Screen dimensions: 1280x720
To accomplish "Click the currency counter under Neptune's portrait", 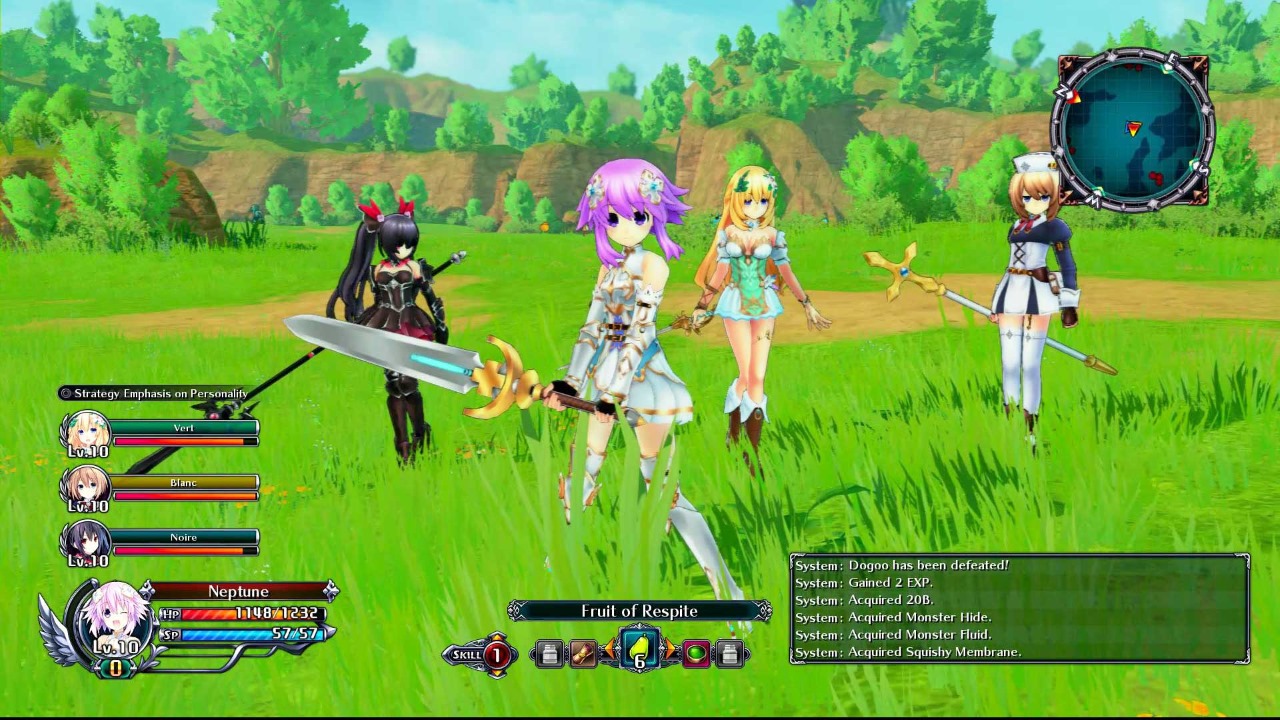I will (115, 665).
